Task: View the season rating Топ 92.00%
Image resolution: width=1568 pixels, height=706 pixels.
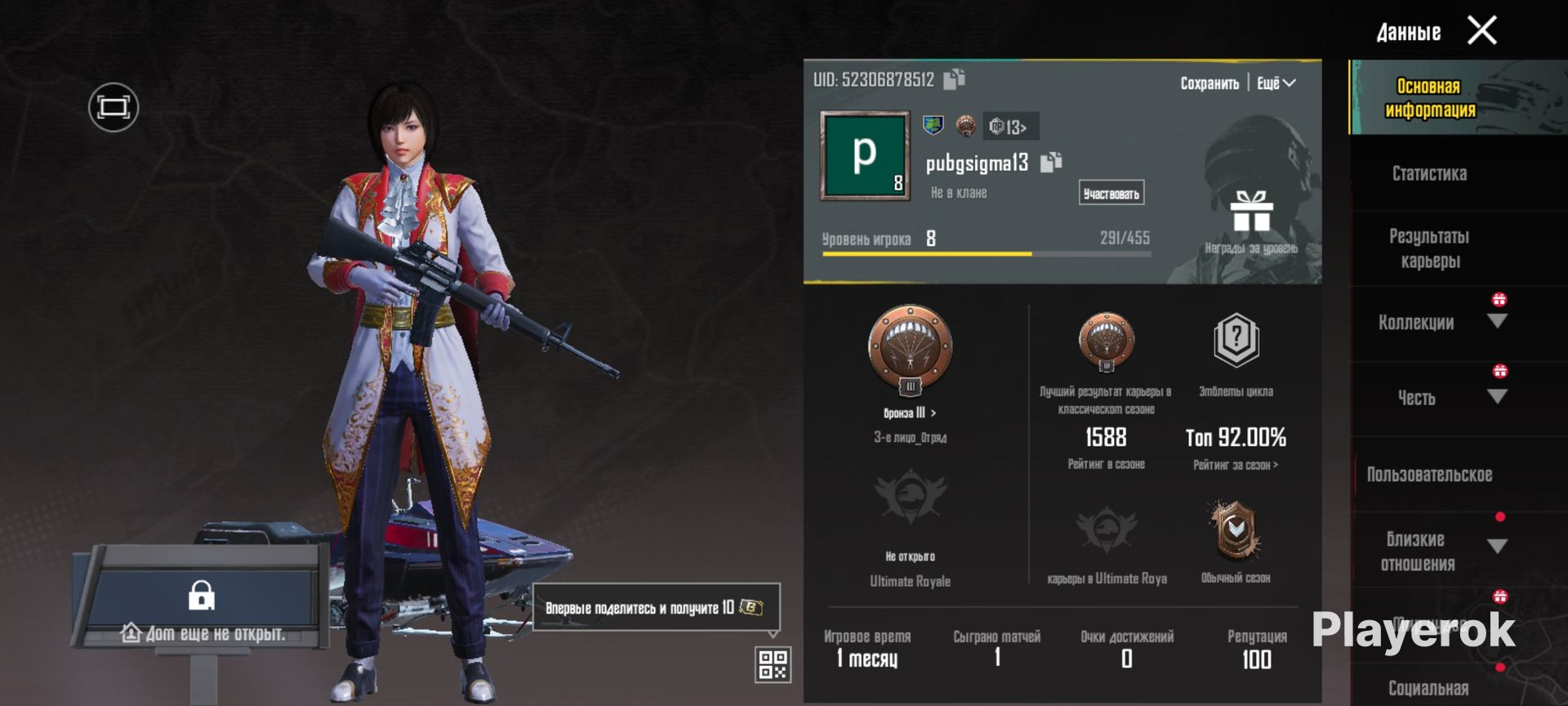Action: click(x=1236, y=439)
